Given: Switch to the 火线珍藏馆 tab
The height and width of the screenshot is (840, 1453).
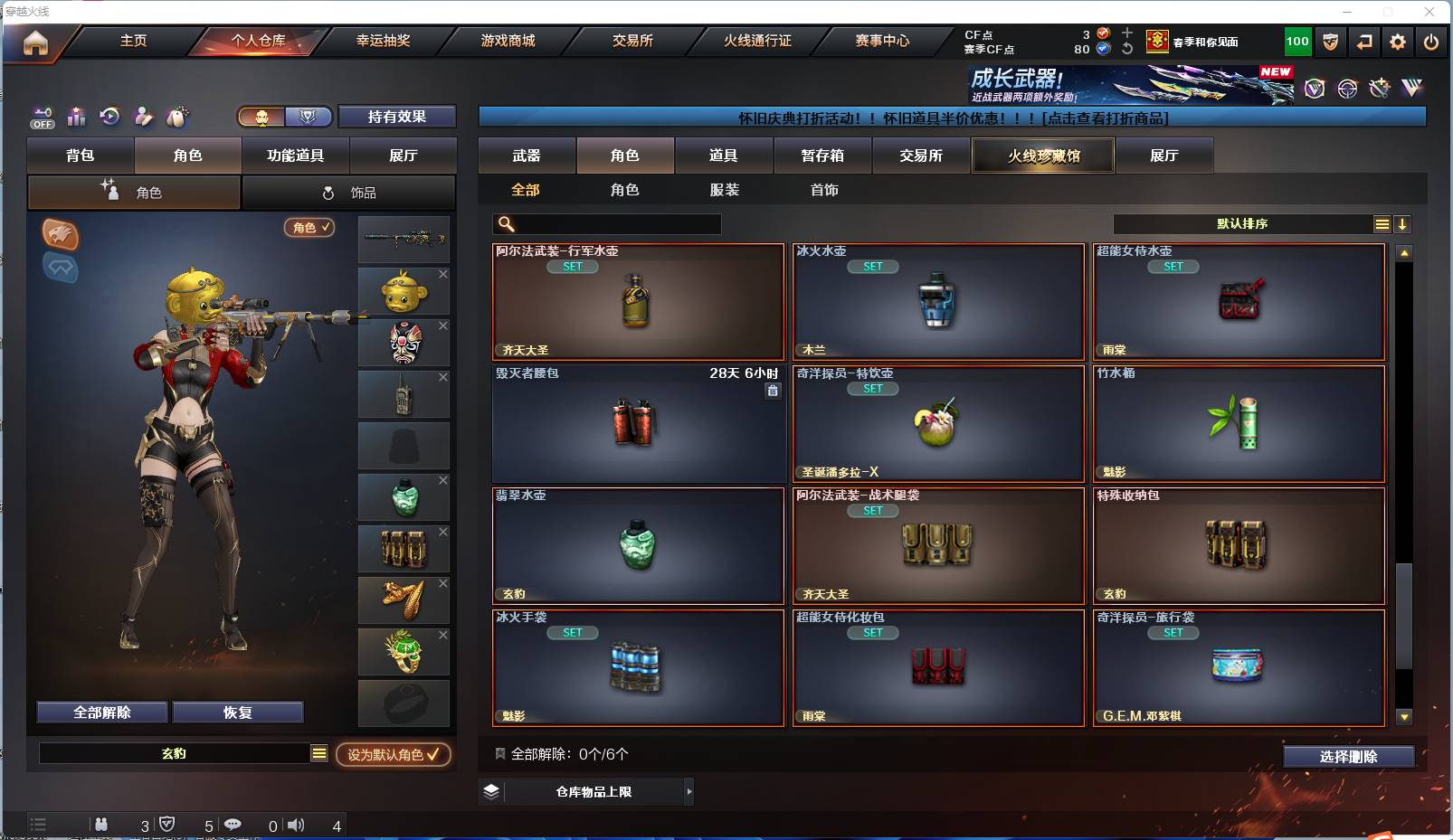Looking at the screenshot, I should pos(1042,156).
